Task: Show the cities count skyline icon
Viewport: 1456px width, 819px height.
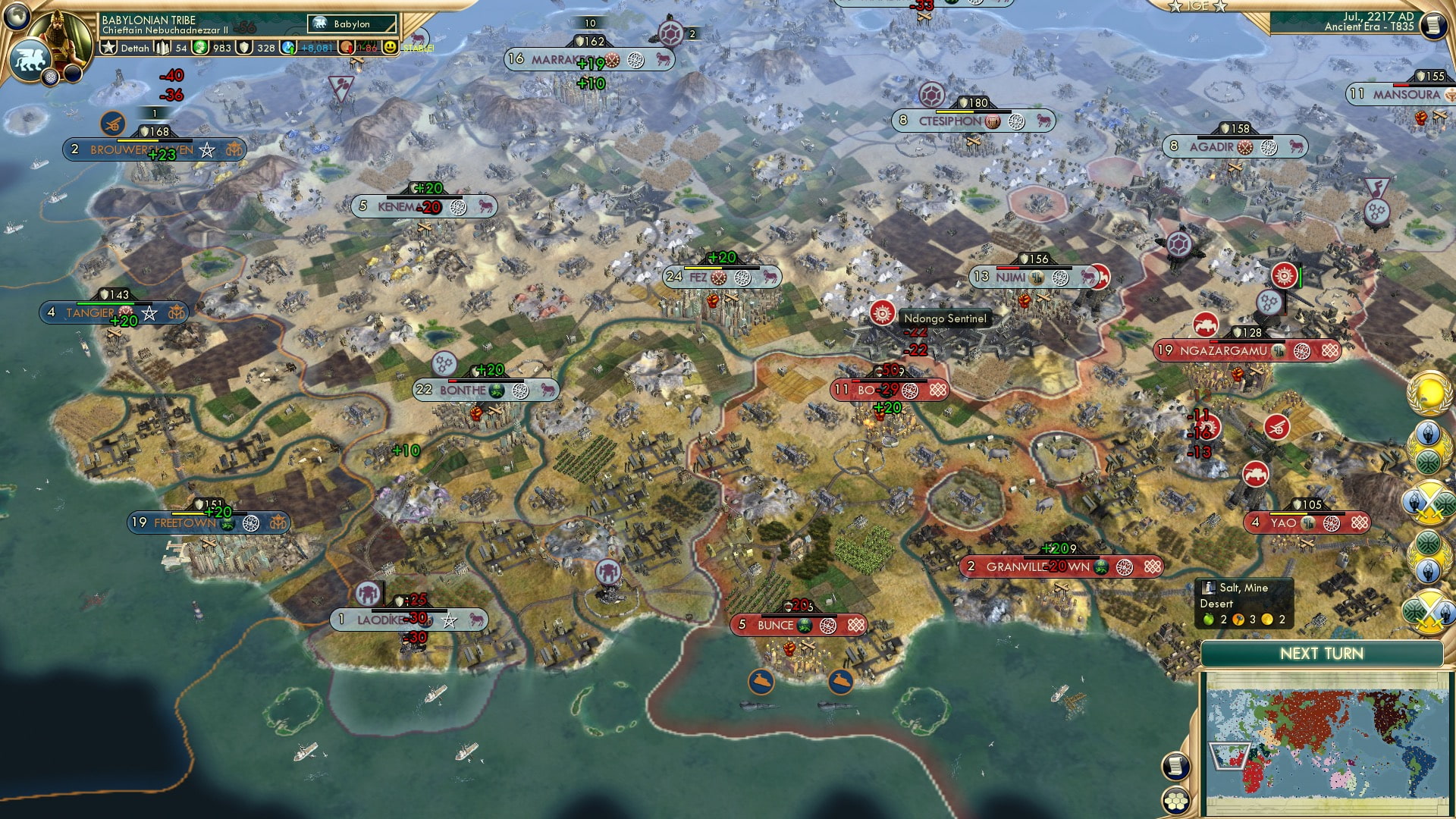Action: point(163,48)
